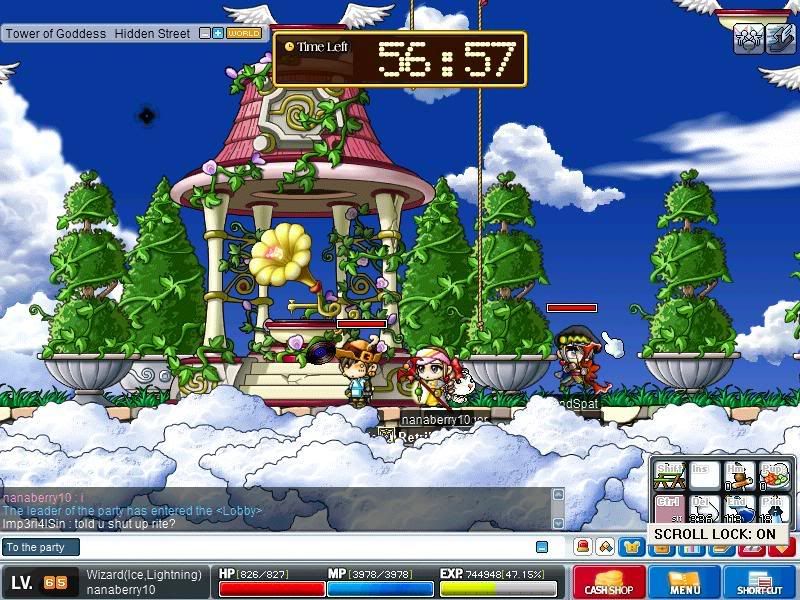Use the blue potion in End quickslot
This screenshot has width=800, height=600.
tap(739, 510)
